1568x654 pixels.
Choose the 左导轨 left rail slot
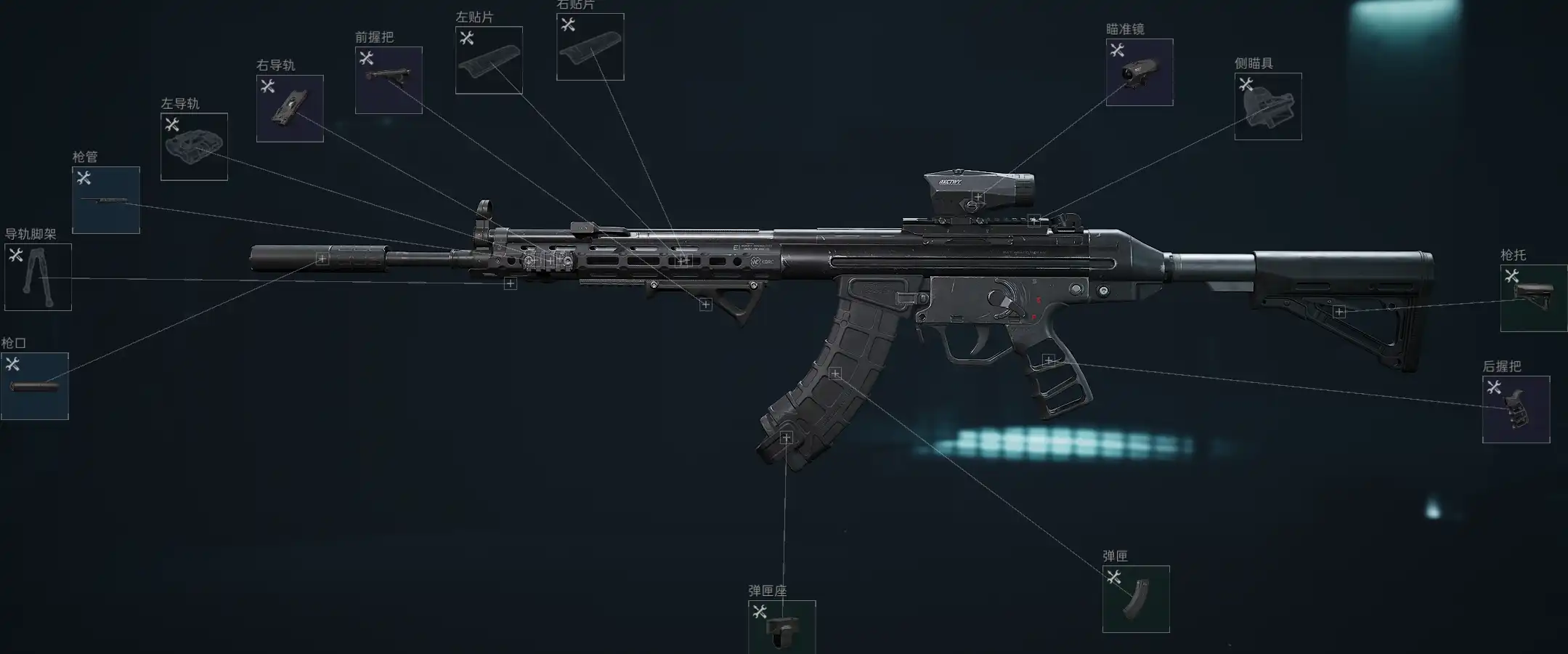tap(194, 147)
